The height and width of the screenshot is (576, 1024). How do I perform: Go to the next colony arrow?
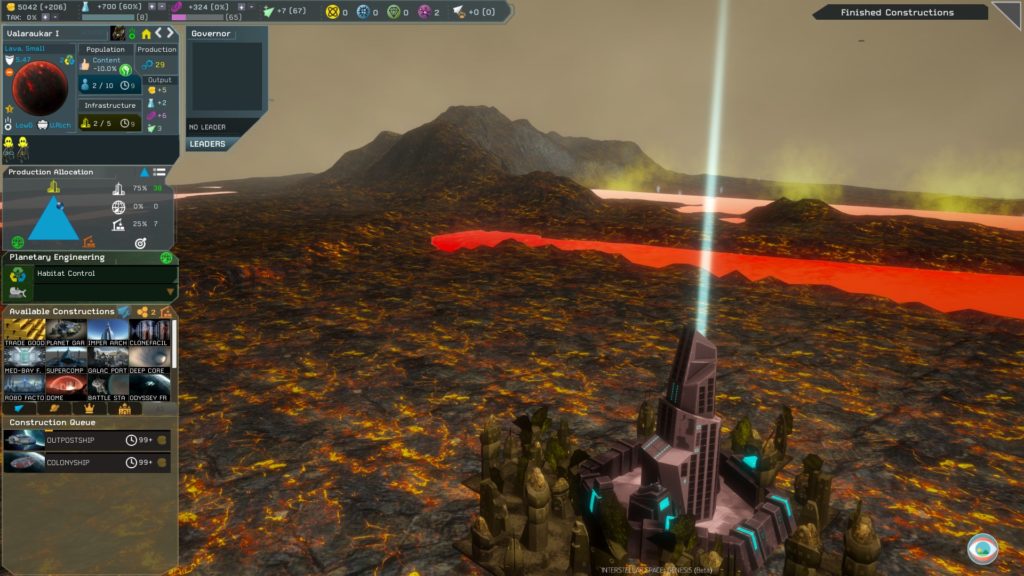tap(169, 34)
